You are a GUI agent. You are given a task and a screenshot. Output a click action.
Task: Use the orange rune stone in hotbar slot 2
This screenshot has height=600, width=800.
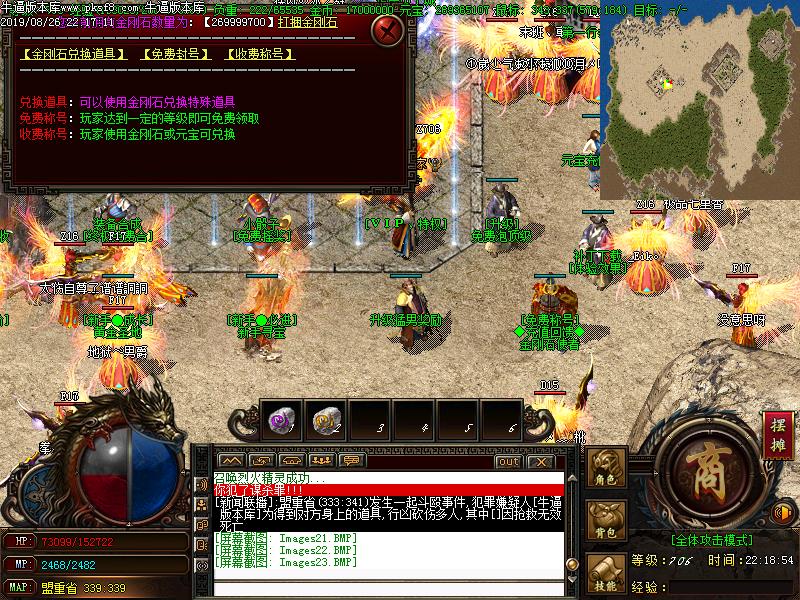324,421
